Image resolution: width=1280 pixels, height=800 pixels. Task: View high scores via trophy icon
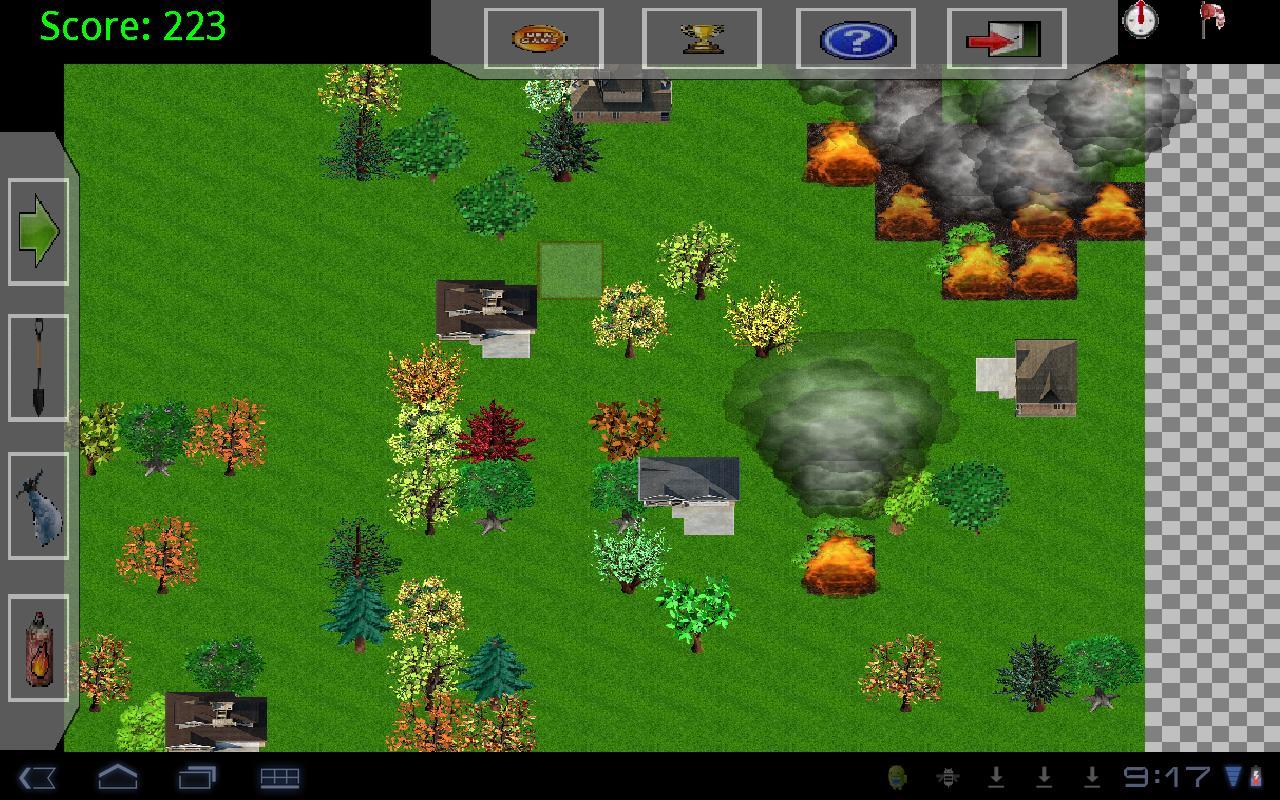tap(702, 38)
